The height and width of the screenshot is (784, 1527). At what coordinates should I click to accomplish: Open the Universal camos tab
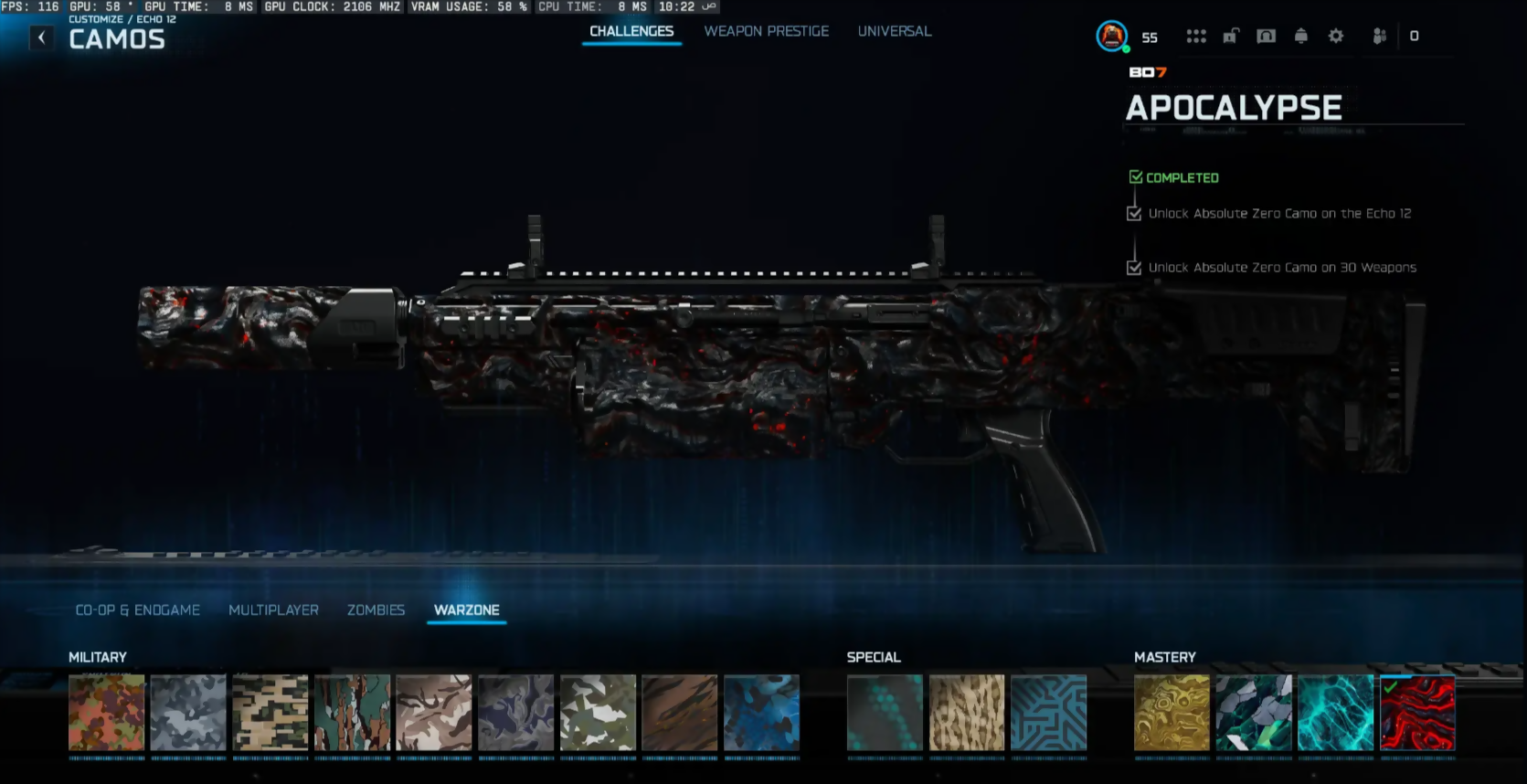tap(894, 31)
